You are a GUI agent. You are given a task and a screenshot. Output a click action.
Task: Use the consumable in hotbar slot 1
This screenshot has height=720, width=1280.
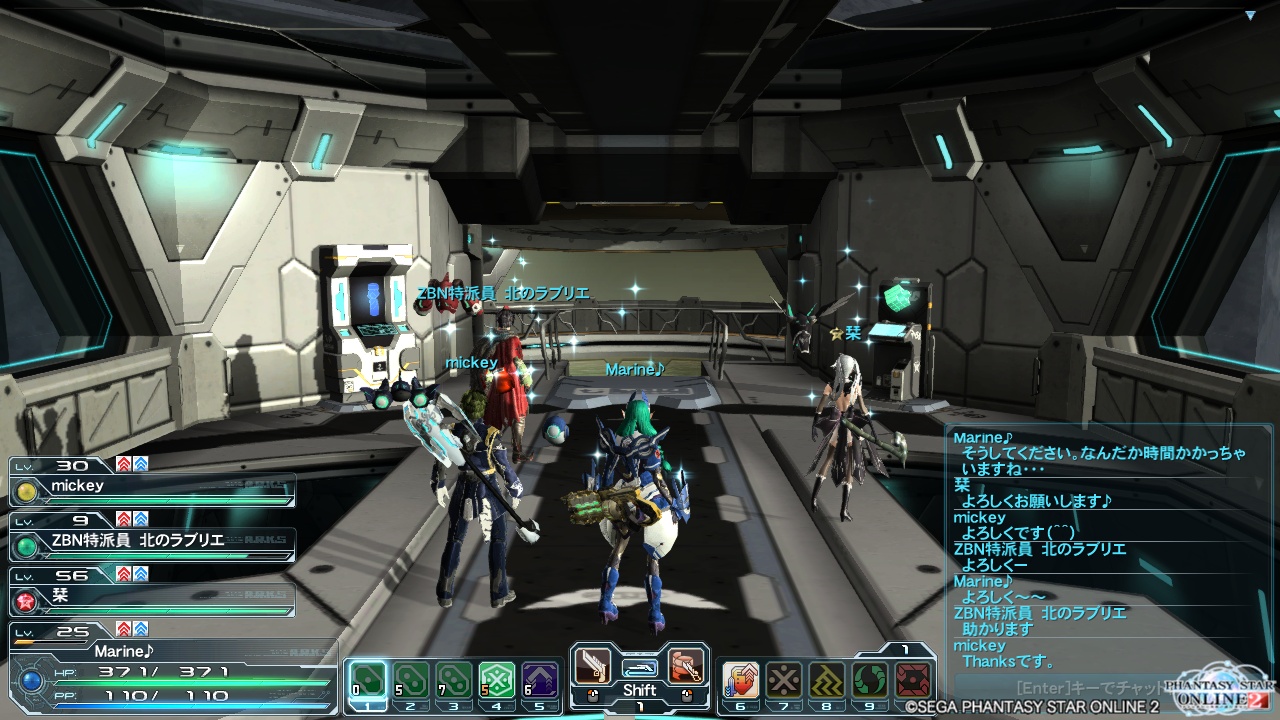click(x=367, y=680)
